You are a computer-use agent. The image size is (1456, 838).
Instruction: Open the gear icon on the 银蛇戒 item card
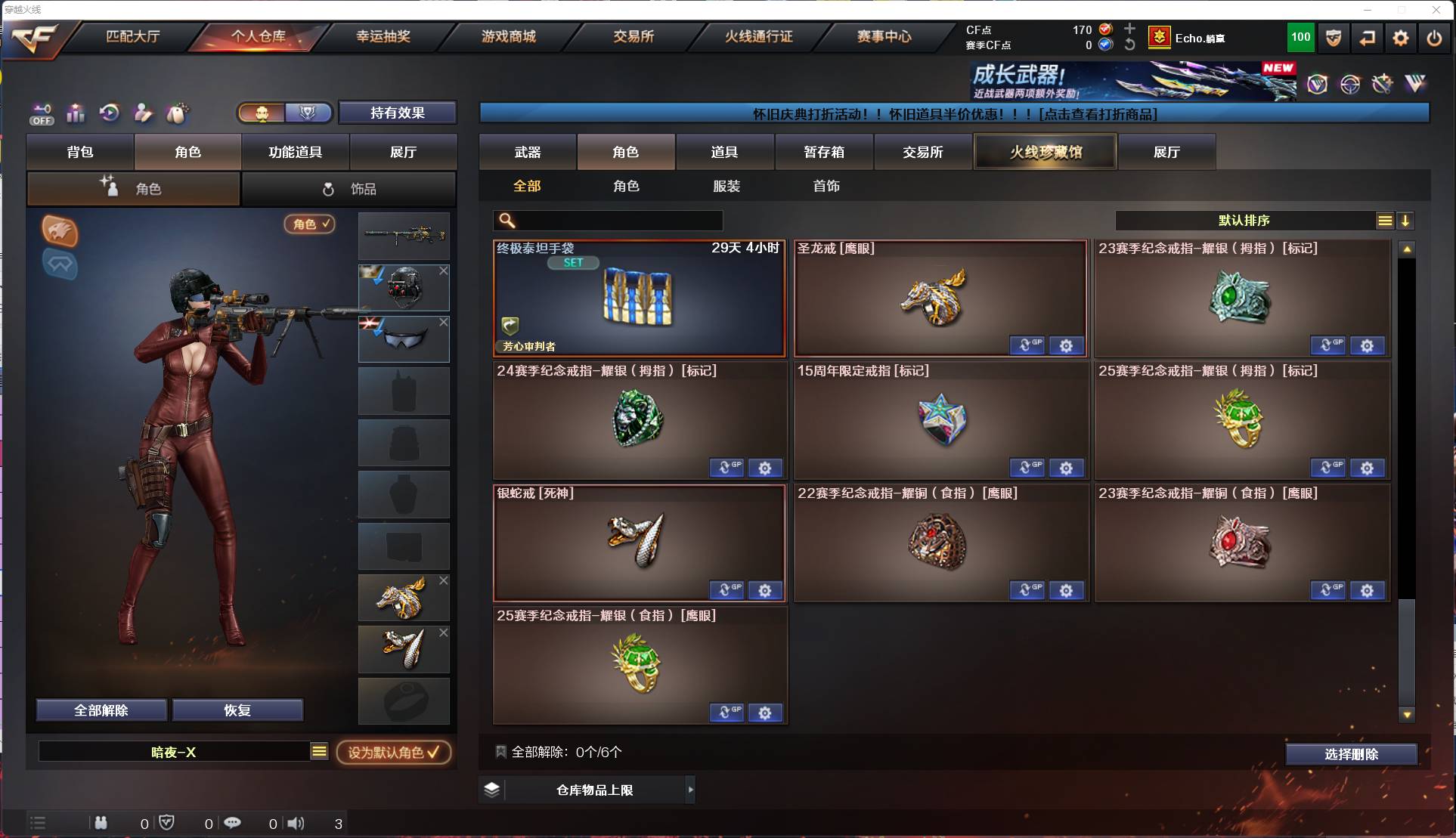pos(766,590)
